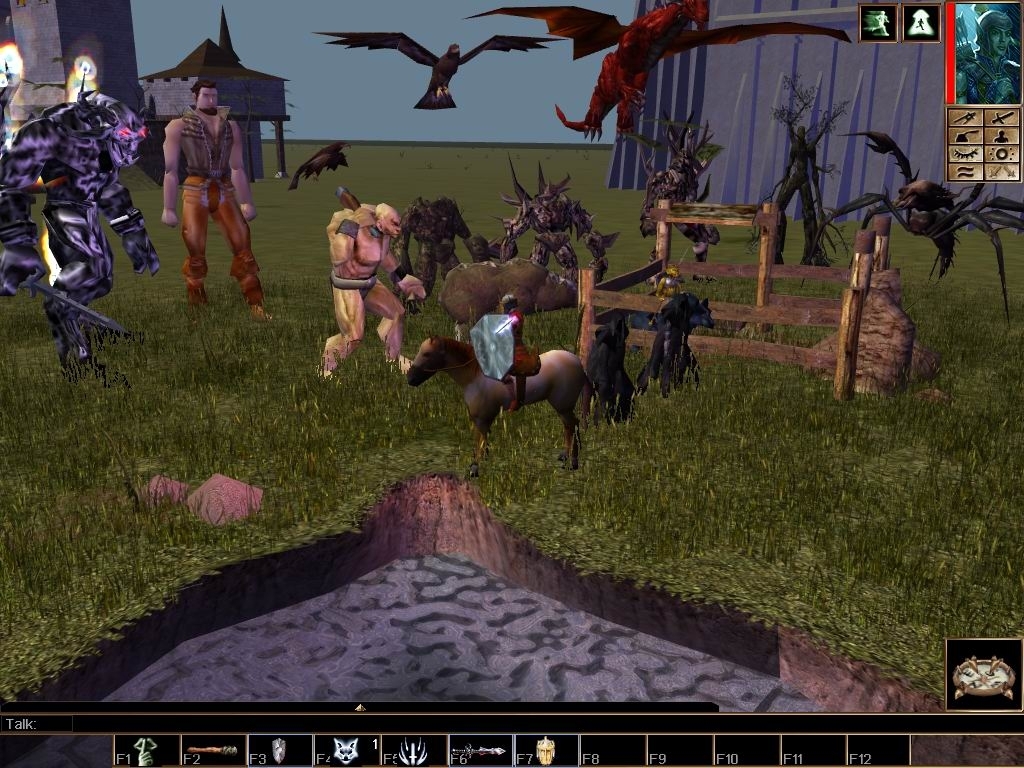The image size is (1024, 768).
Task: Click the elf character portrait
Action: 987,53
